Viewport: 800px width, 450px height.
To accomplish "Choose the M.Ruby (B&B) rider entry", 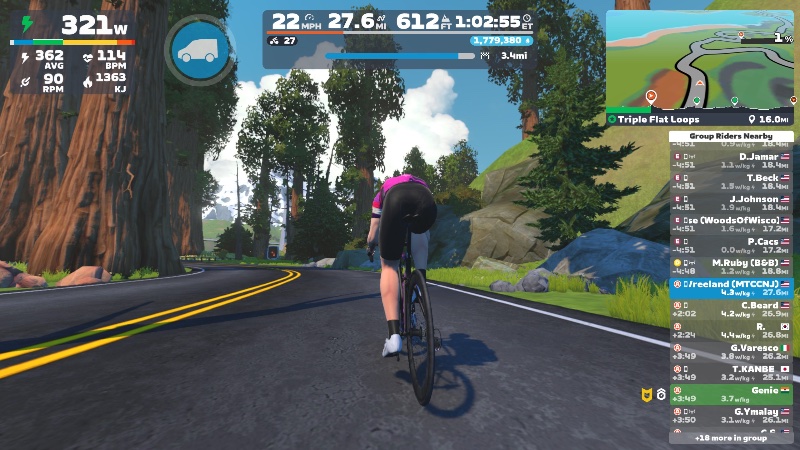I will point(731,266).
